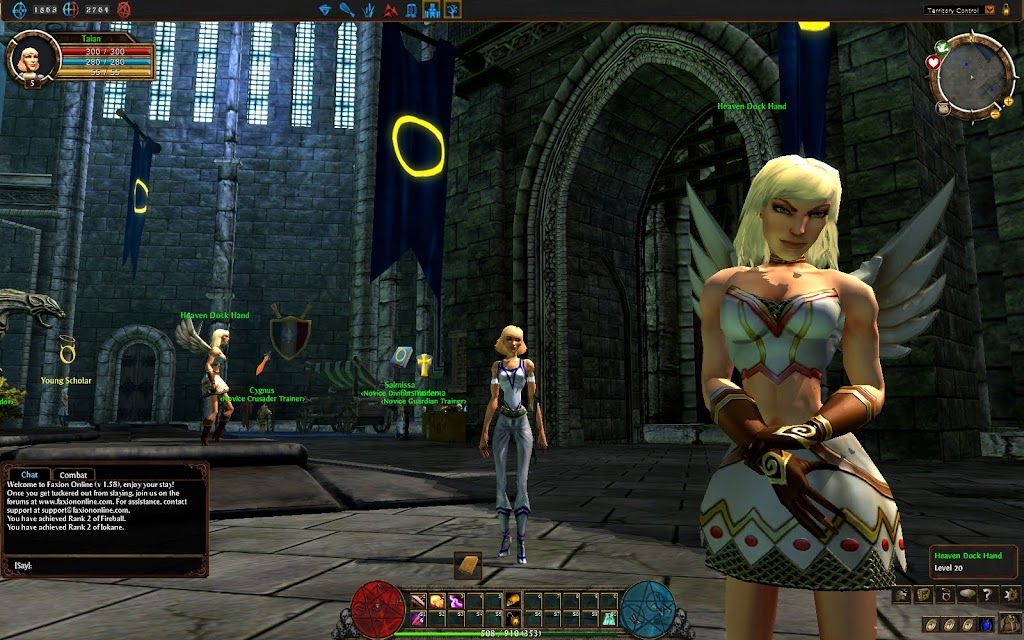
Task: Select the Chat tab
Action: coord(30,475)
